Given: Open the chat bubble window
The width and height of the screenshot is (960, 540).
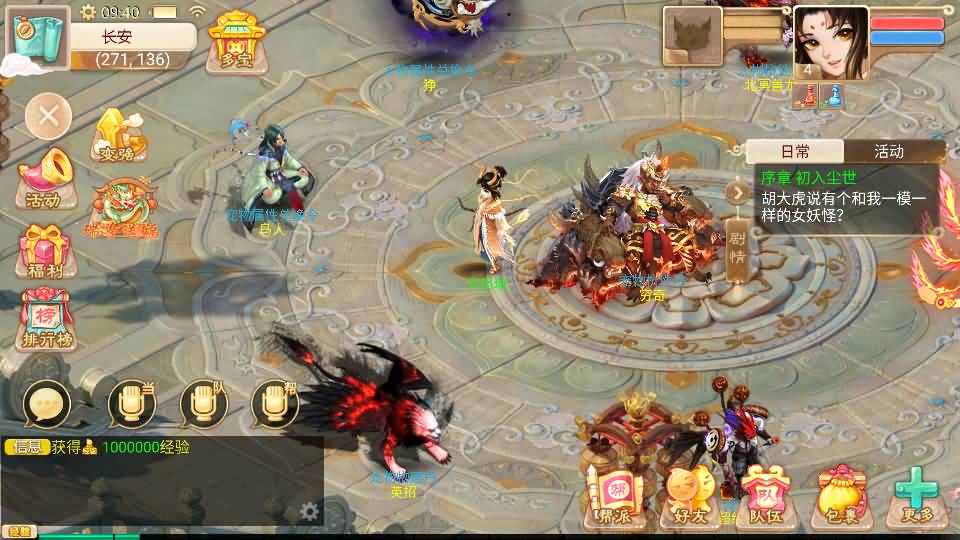Looking at the screenshot, I should [47, 404].
